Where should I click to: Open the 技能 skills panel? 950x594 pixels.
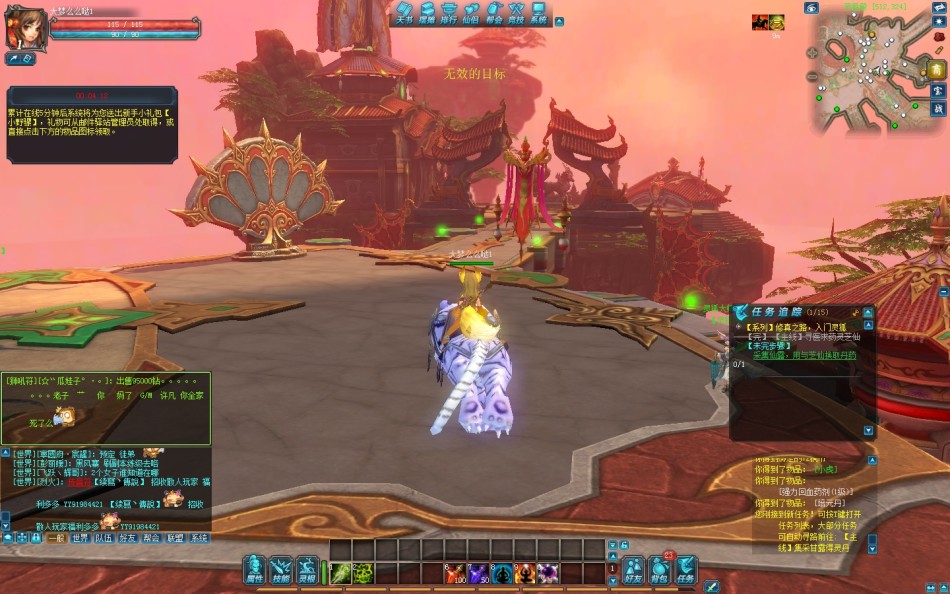click(281, 570)
